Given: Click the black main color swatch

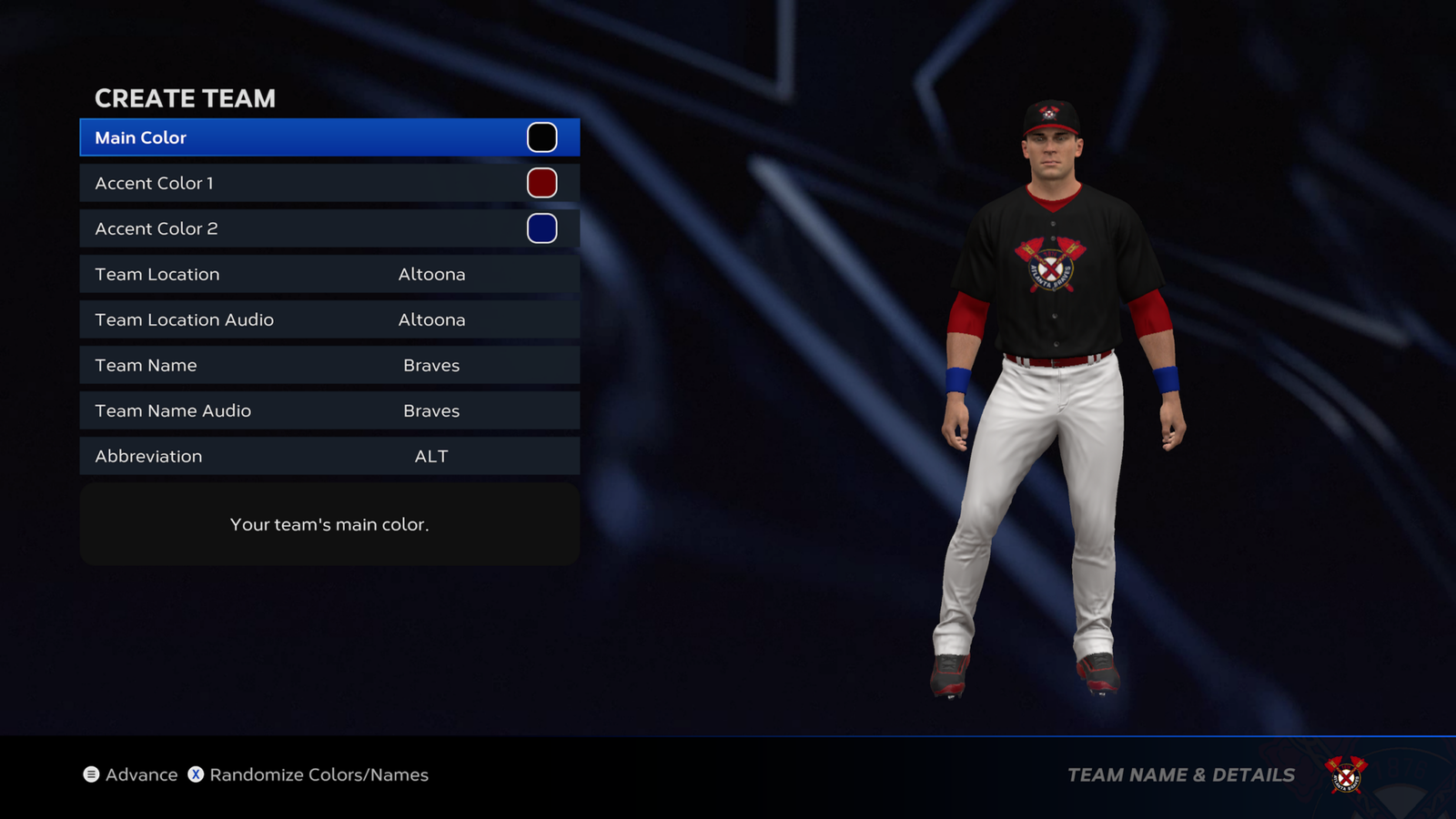Looking at the screenshot, I should coord(541,137).
